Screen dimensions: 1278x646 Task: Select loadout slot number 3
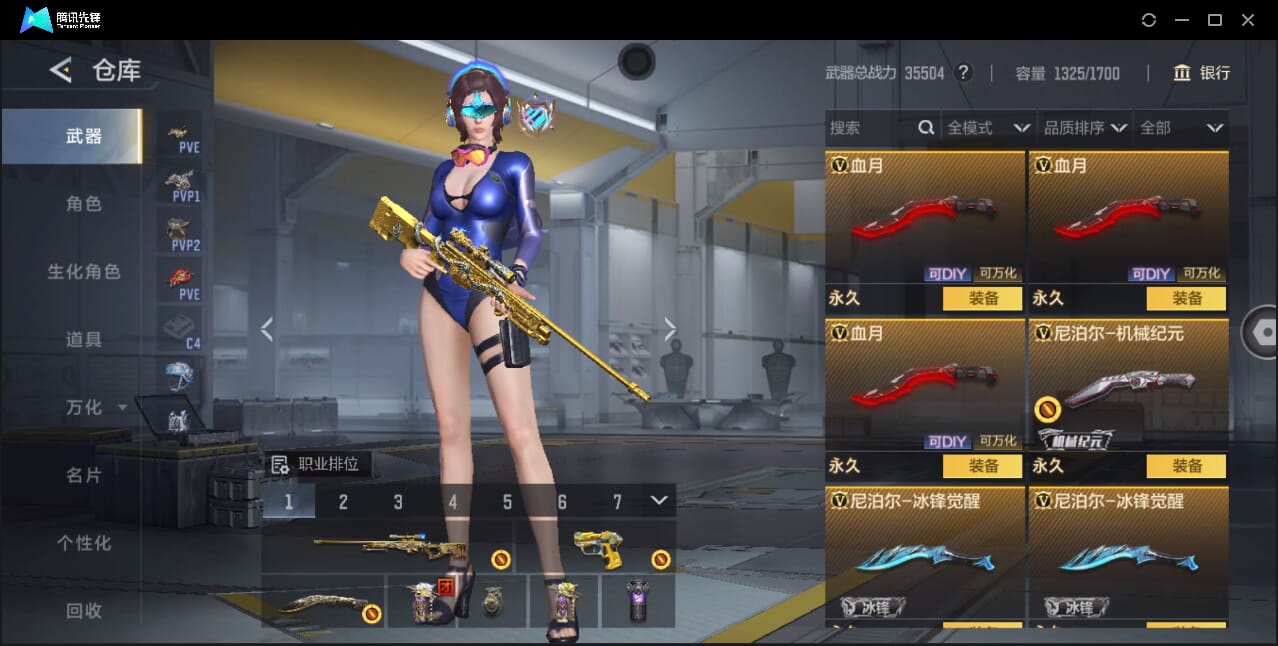click(398, 502)
